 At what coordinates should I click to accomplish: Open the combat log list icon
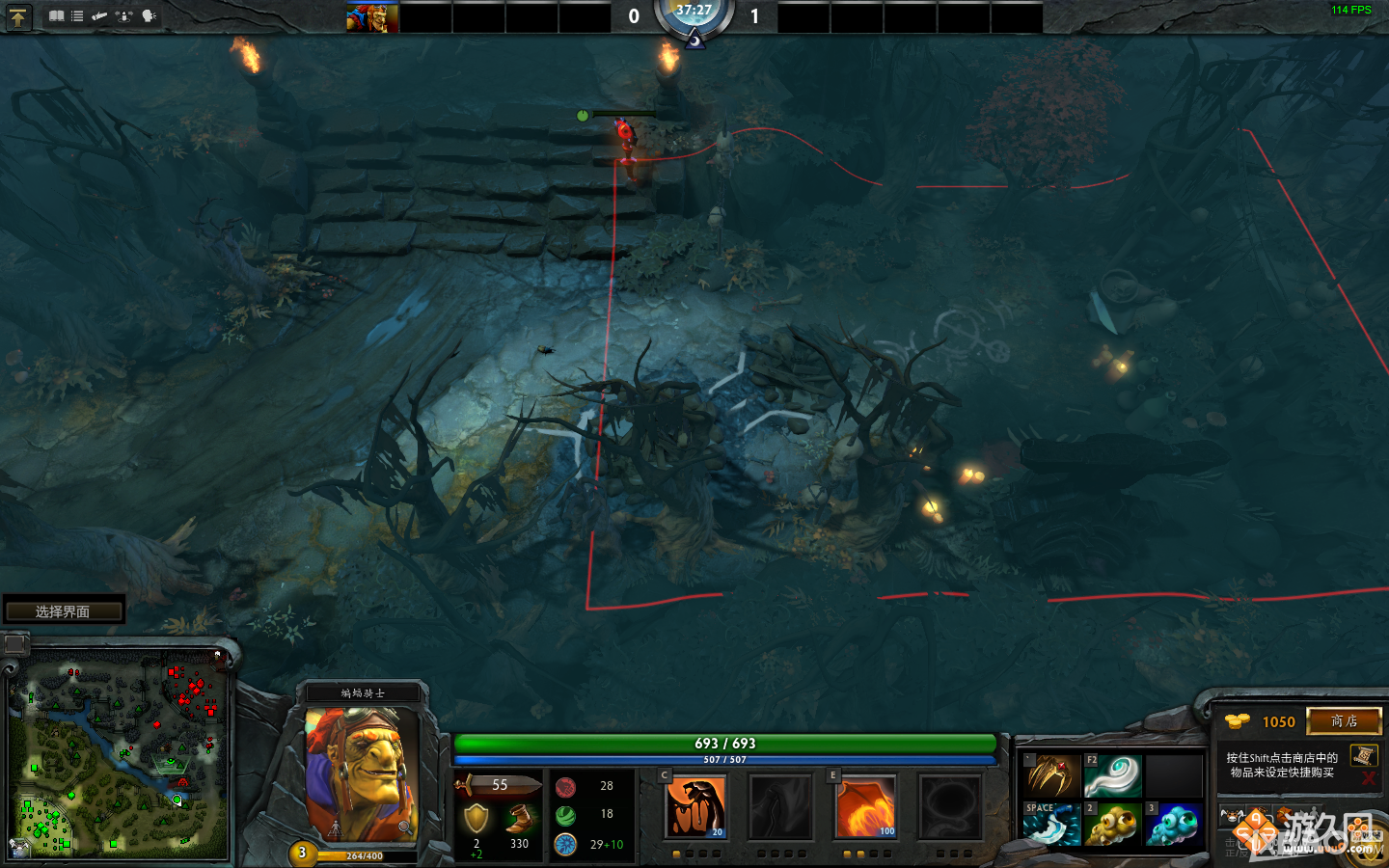[x=76, y=15]
